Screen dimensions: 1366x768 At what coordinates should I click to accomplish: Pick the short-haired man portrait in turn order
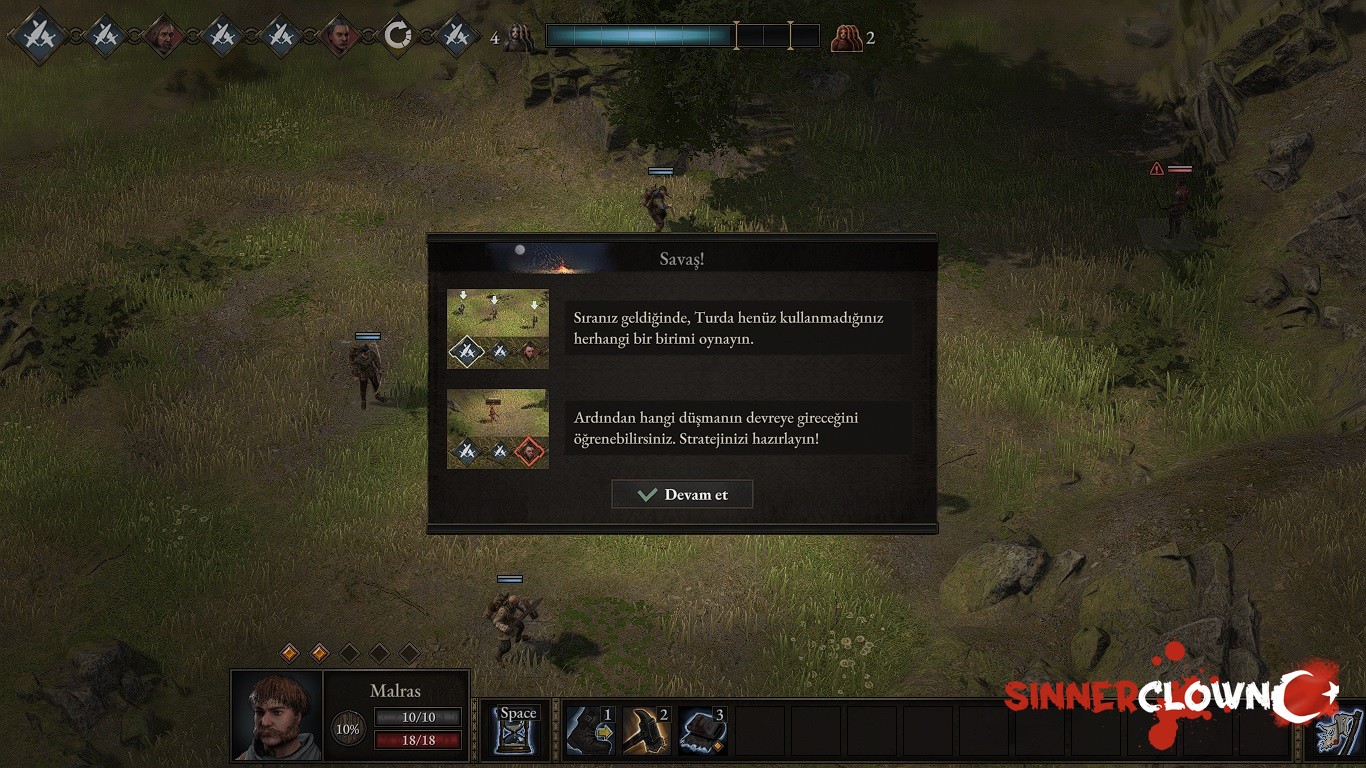(340, 37)
